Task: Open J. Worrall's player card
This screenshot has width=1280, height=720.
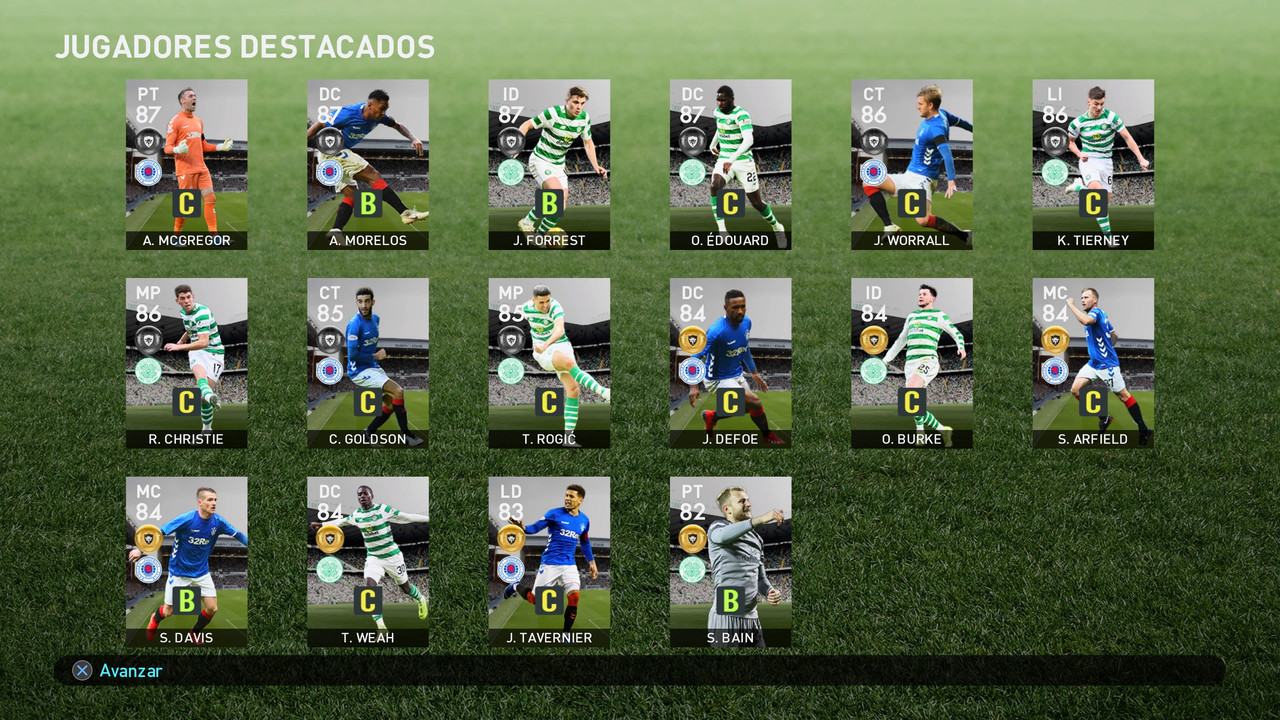Action: (912, 163)
